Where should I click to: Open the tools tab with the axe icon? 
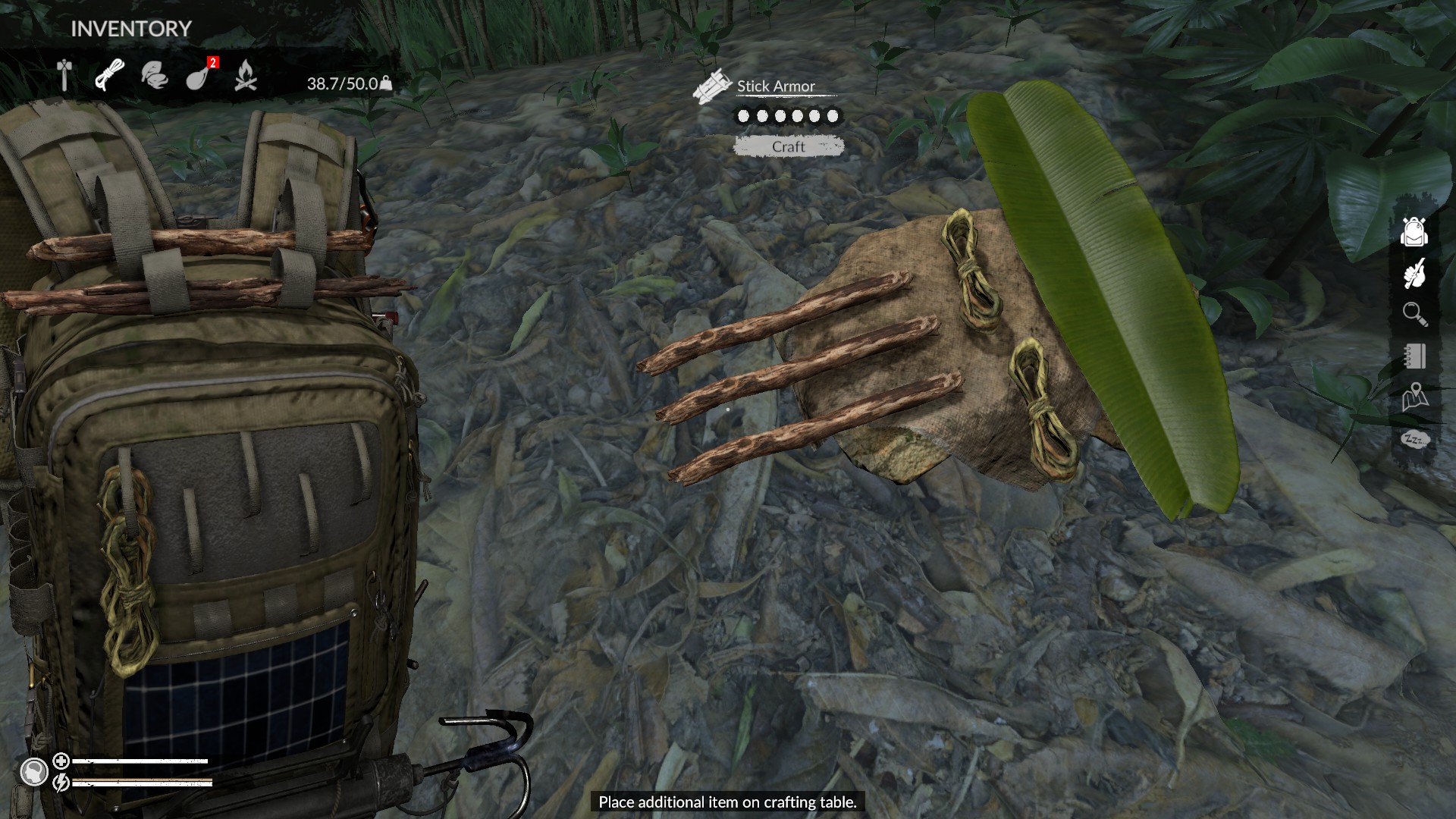tap(64, 75)
